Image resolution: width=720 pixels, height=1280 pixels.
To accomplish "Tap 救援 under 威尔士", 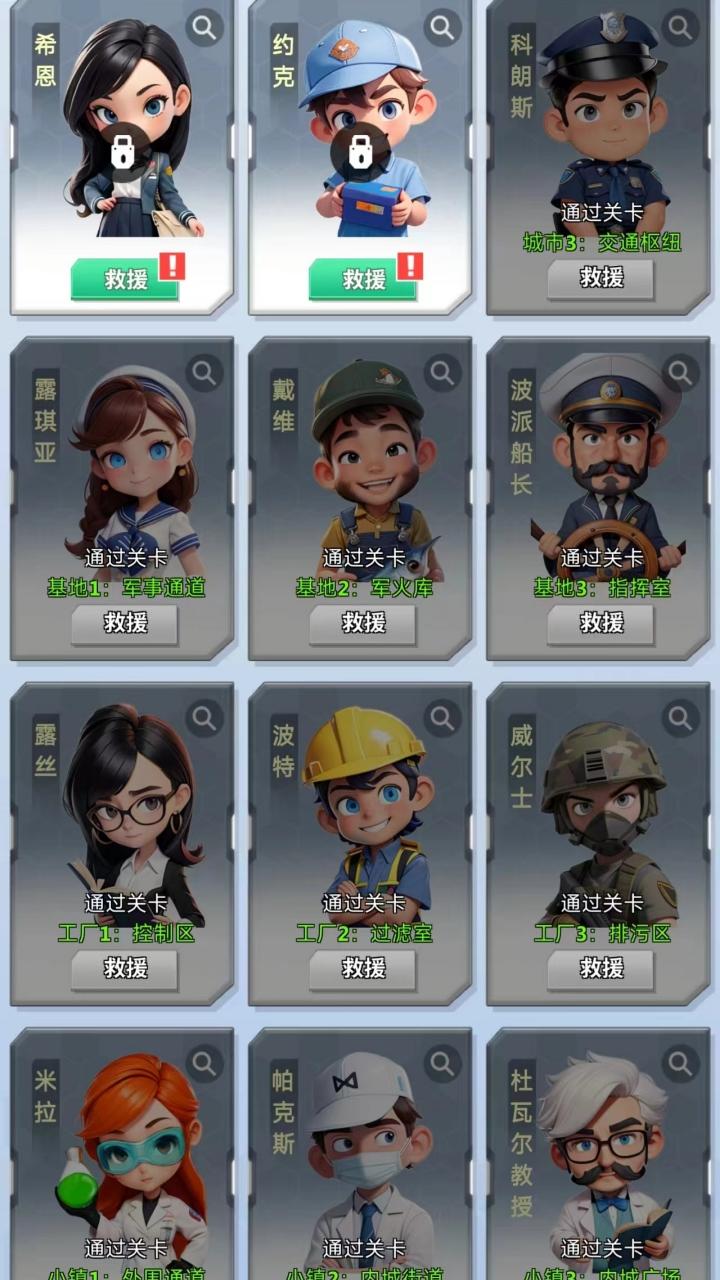I will click(x=601, y=969).
